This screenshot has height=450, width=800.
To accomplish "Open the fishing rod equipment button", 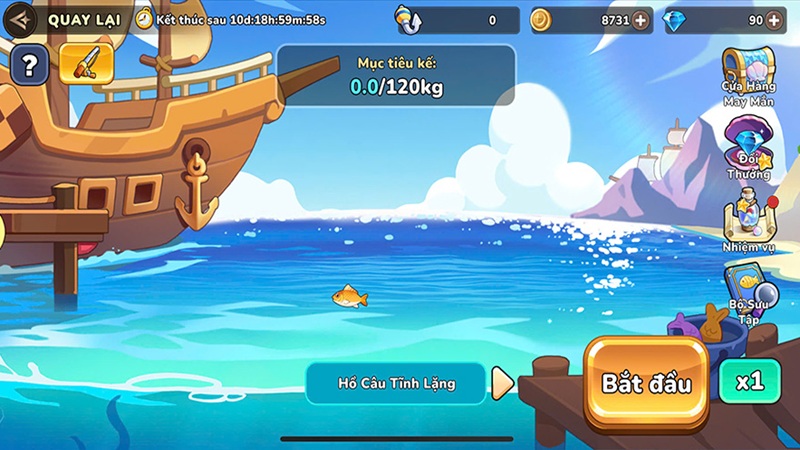I will point(85,65).
